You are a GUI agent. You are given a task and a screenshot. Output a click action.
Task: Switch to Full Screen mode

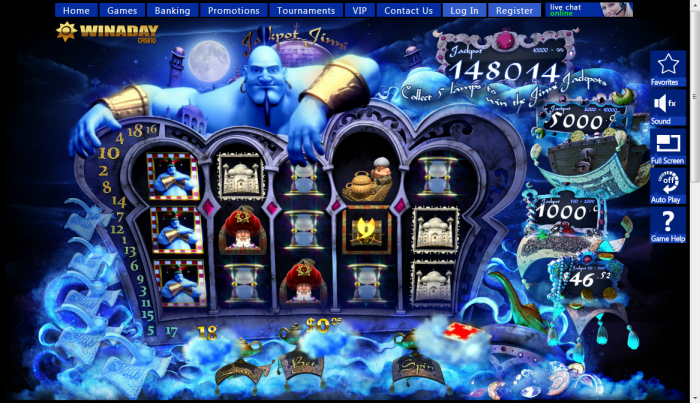667,146
